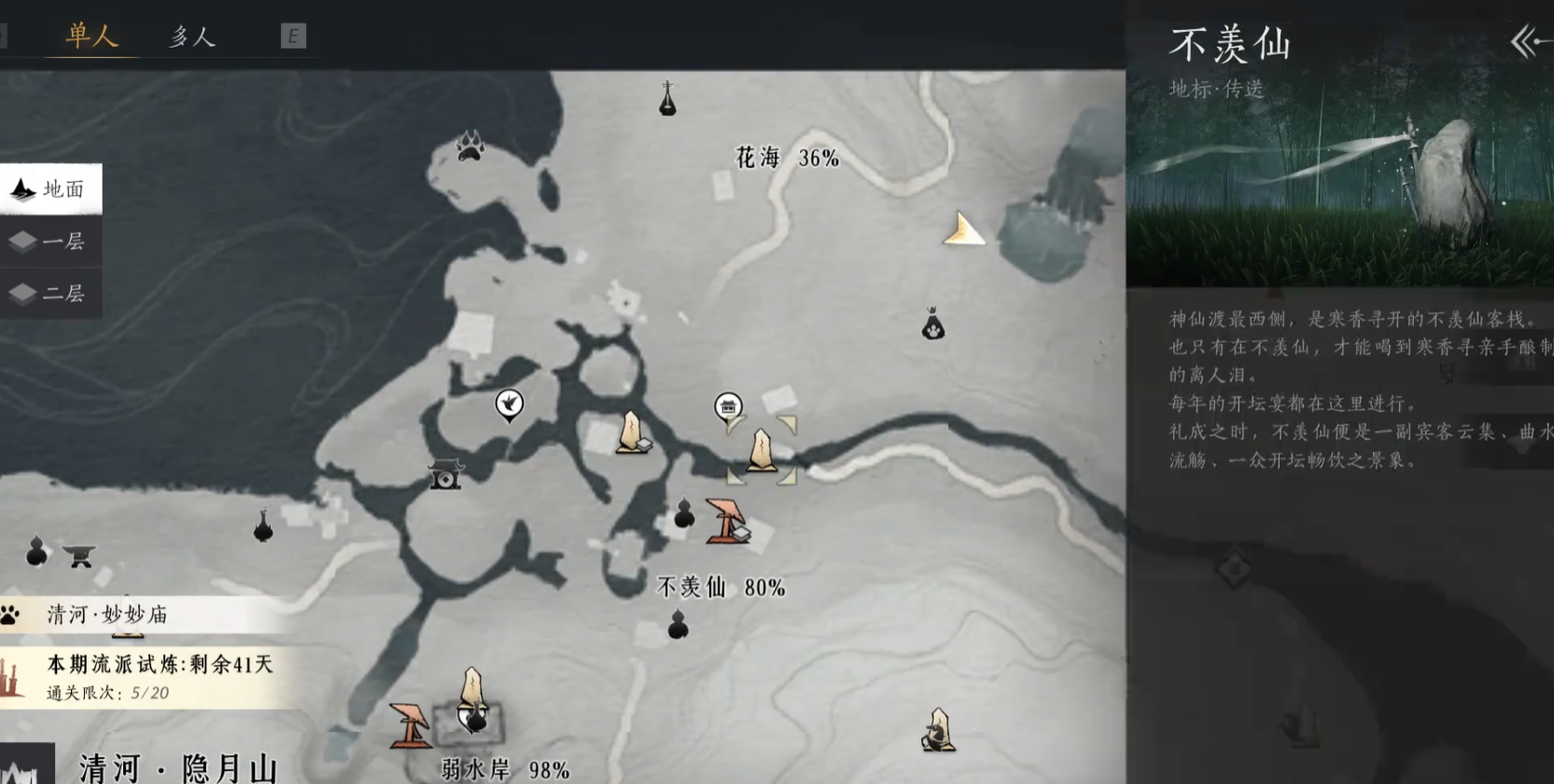The width and height of the screenshot is (1554, 784).
Task: Click the red pavilion marker above 不羡仙
Action: 725,521
